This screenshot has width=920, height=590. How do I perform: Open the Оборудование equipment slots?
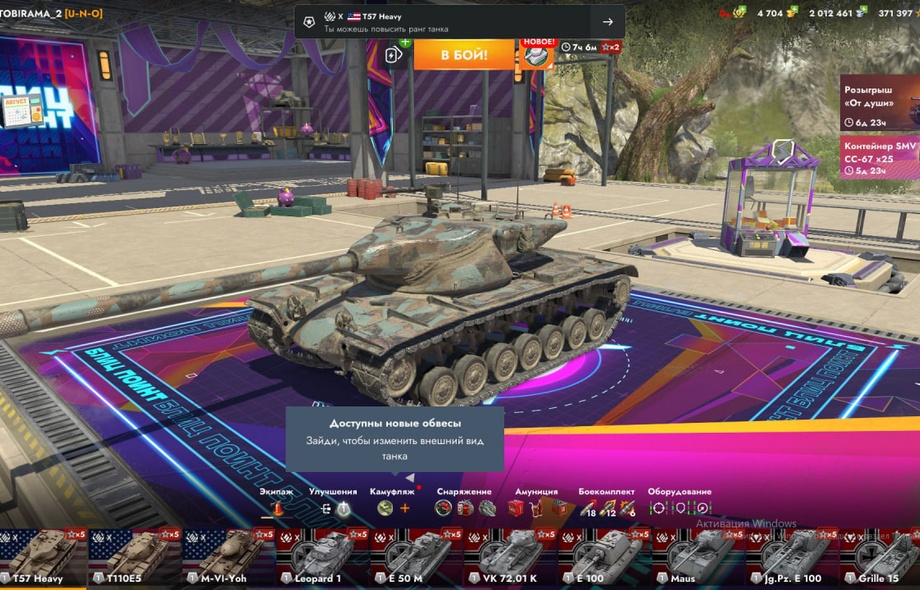[679, 508]
